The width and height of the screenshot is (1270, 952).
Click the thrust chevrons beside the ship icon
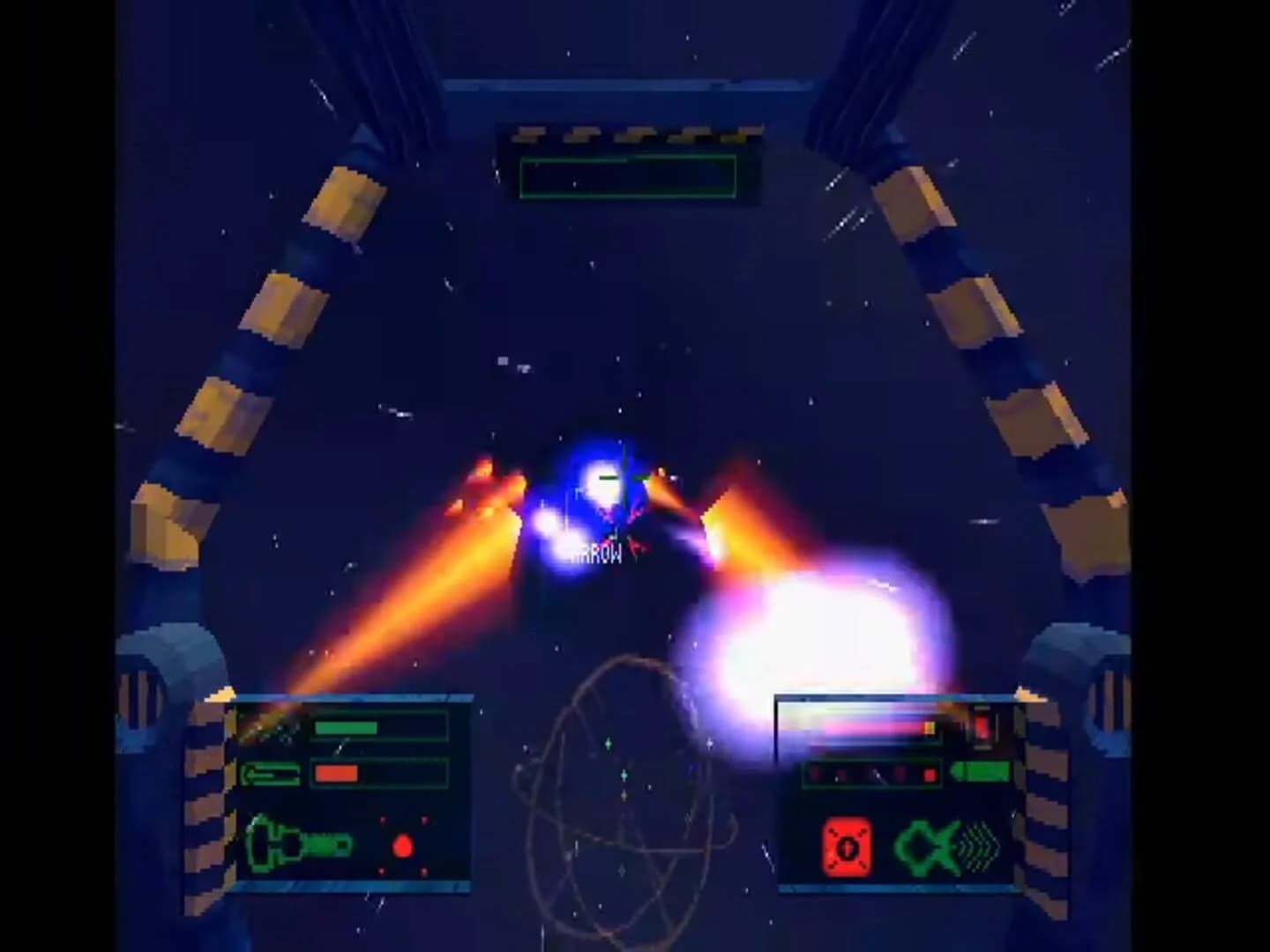[x=979, y=844]
